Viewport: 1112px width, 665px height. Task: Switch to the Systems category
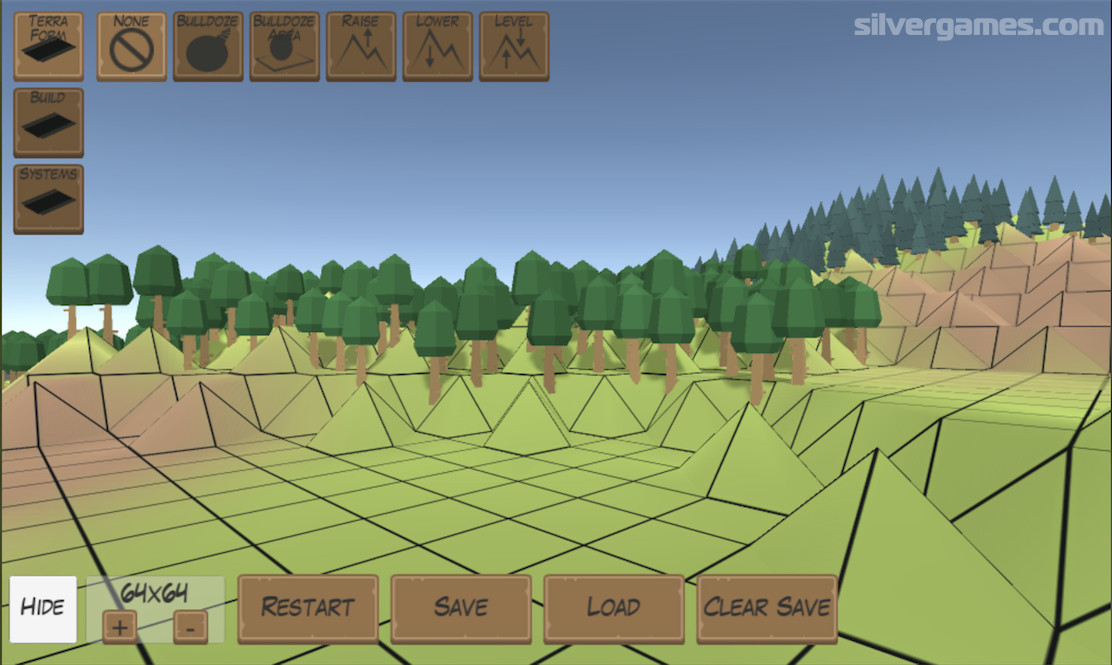[x=48, y=199]
